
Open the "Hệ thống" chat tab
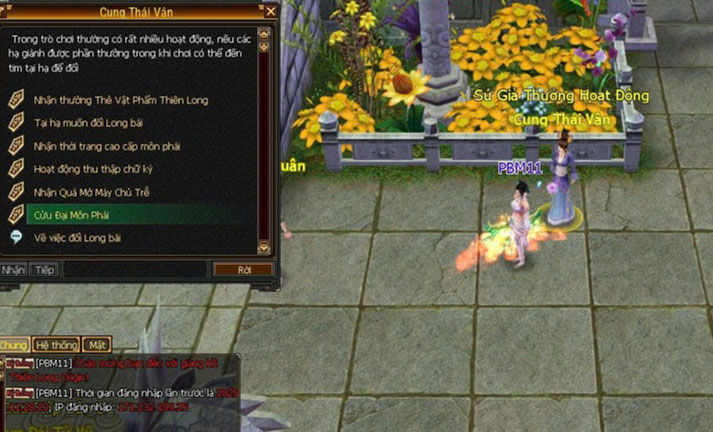coord(55,345)
